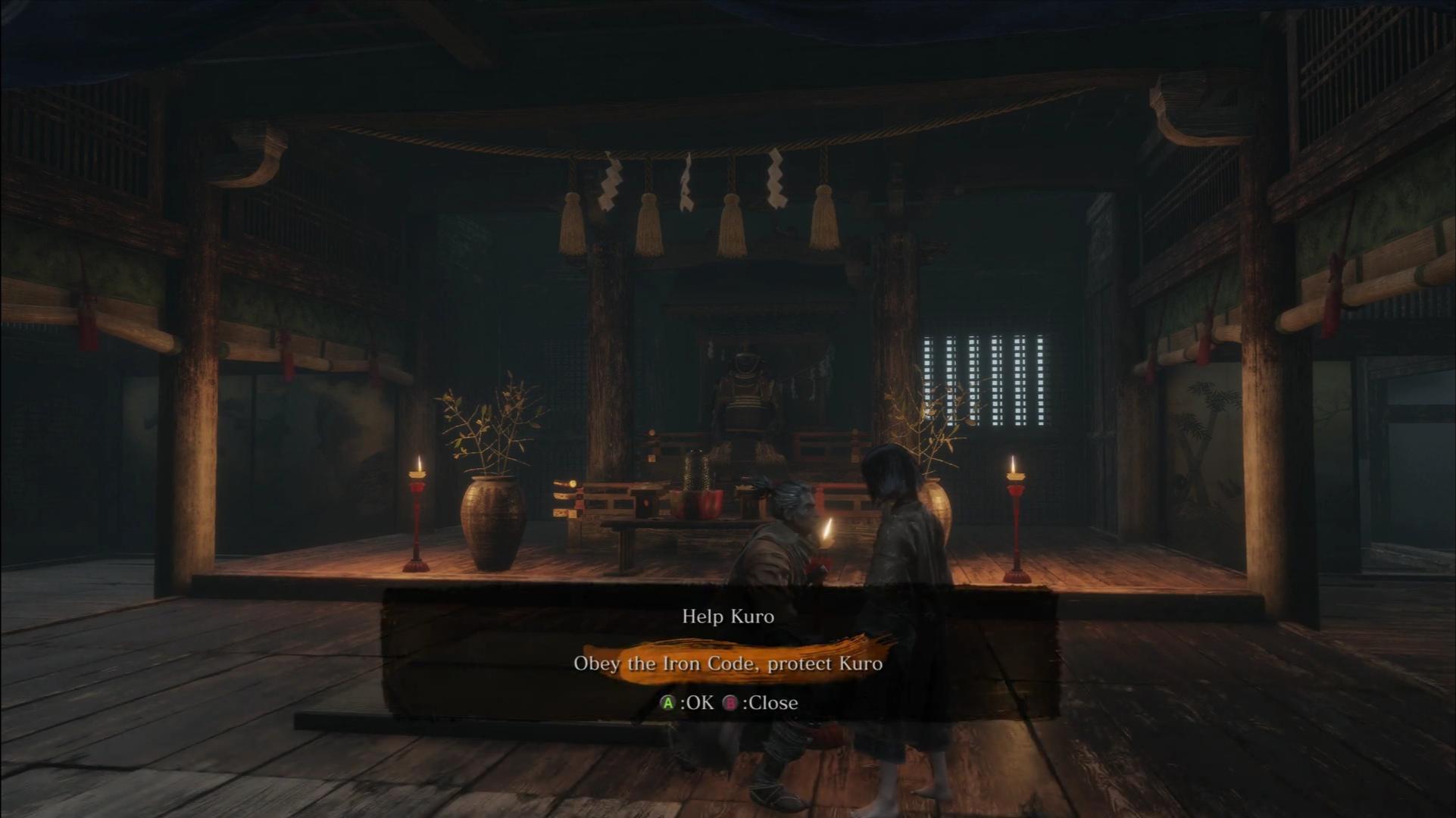Viewport: 1456px width, 818px height.
Task: Click the green A button prompt icon
Action: pos(666,703)
